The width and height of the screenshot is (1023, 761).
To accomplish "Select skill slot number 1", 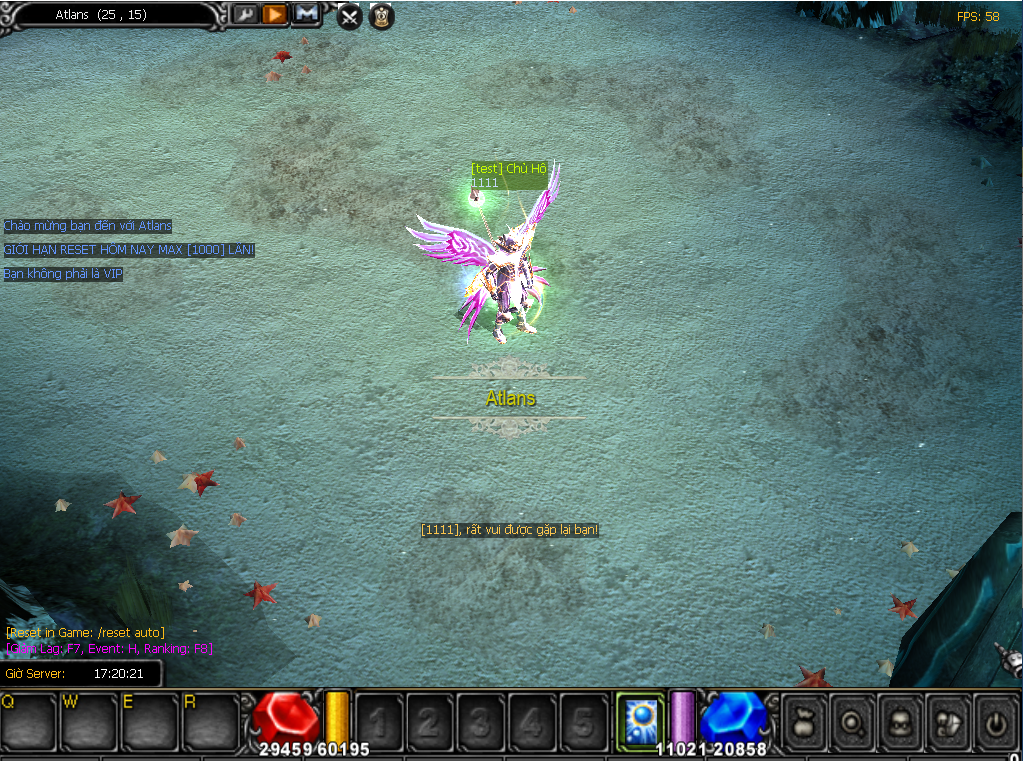I will click(380, 720).
